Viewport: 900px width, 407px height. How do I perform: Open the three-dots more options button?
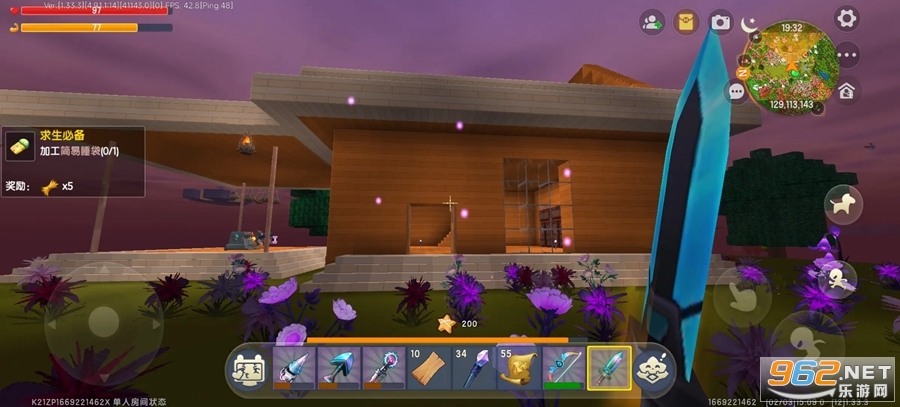pos(848,55)
